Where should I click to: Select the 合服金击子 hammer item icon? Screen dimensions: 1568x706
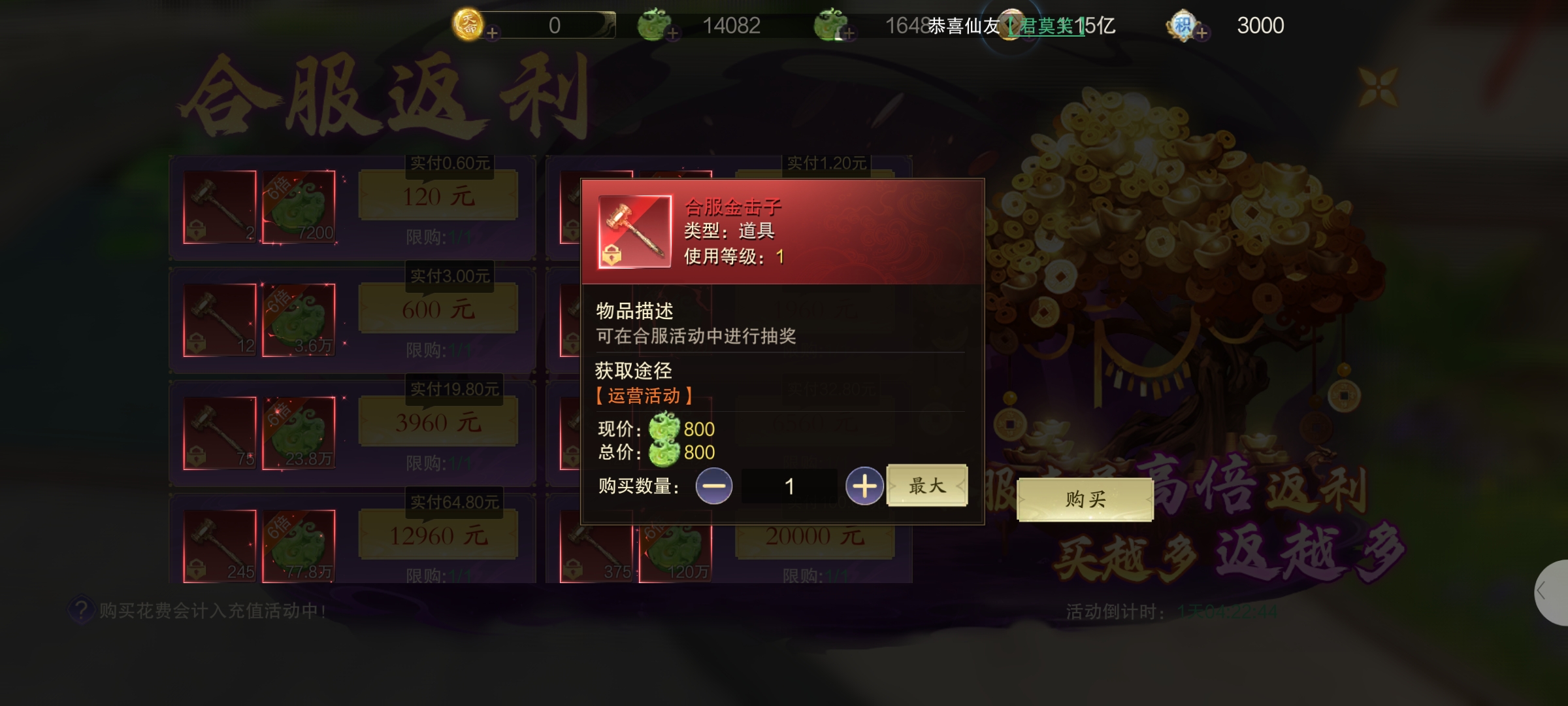(634, 231)
